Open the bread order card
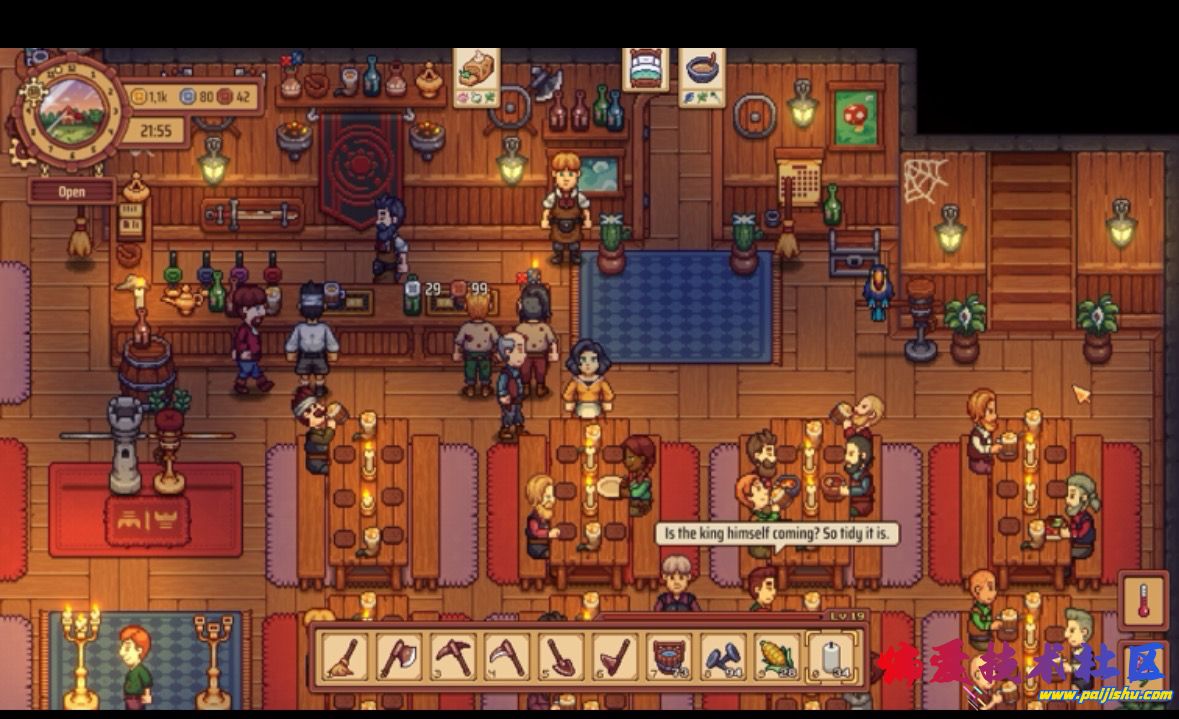Screen dimensions: 1179x719 pyautogui.click(x=477, y=75)
